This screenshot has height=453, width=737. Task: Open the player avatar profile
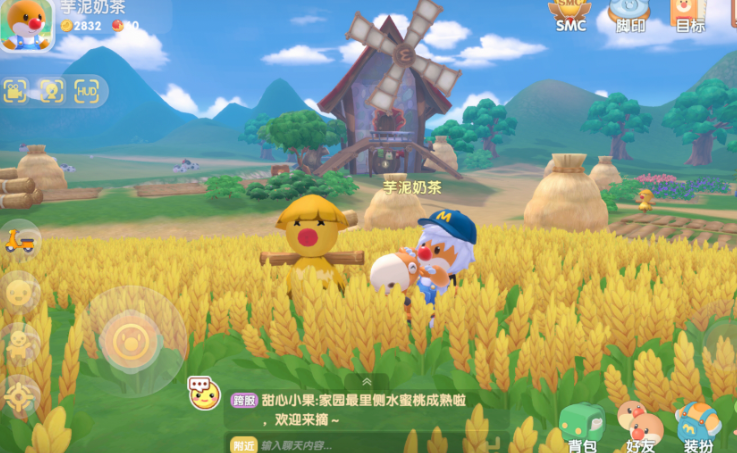click(x=27, y=23)
